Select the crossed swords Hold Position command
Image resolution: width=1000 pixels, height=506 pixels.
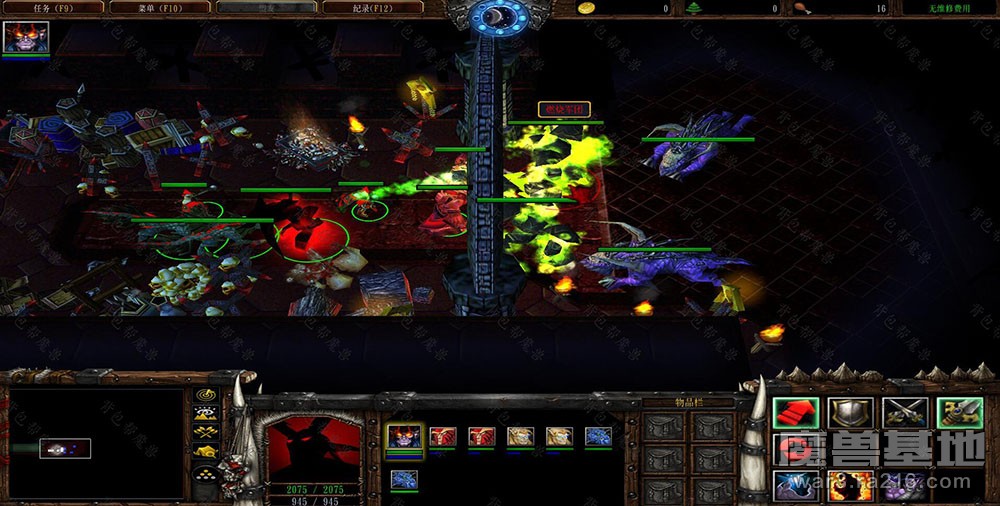pyautogui.click(x=905, y=412)
